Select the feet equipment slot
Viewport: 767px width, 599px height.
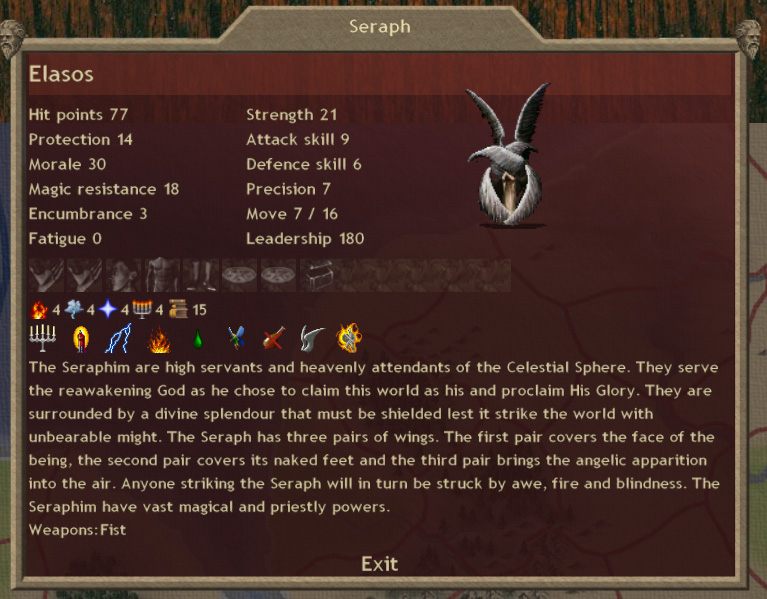[x=200, y=274]
